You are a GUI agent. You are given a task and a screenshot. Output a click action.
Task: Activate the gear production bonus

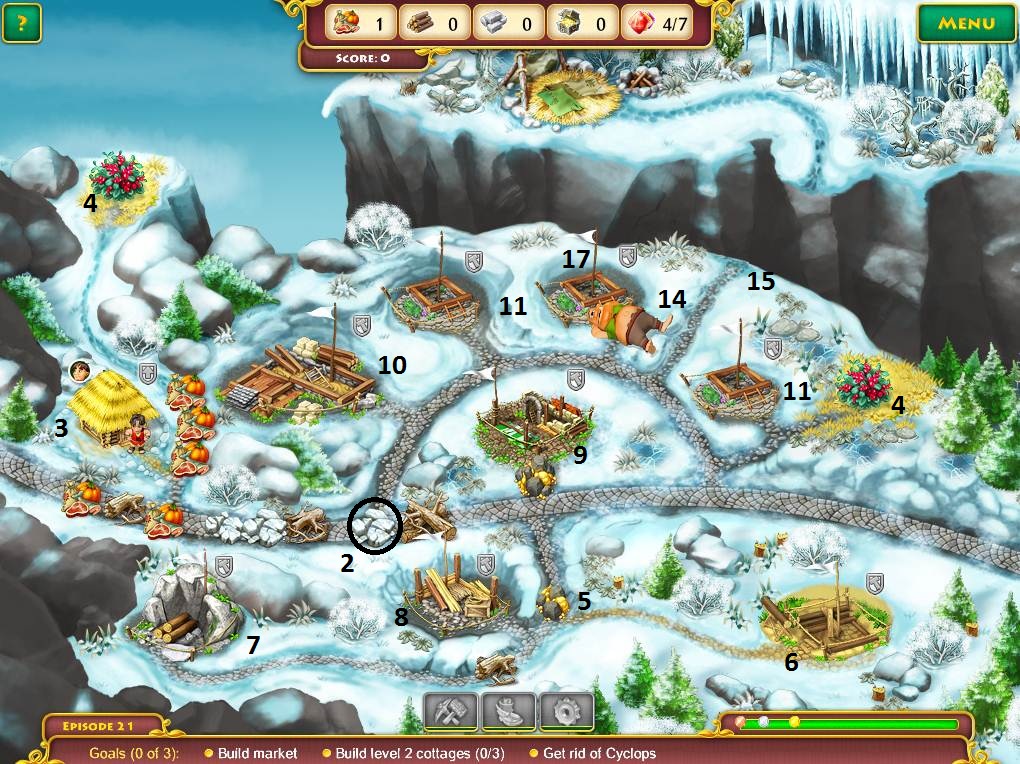[566, 712]
